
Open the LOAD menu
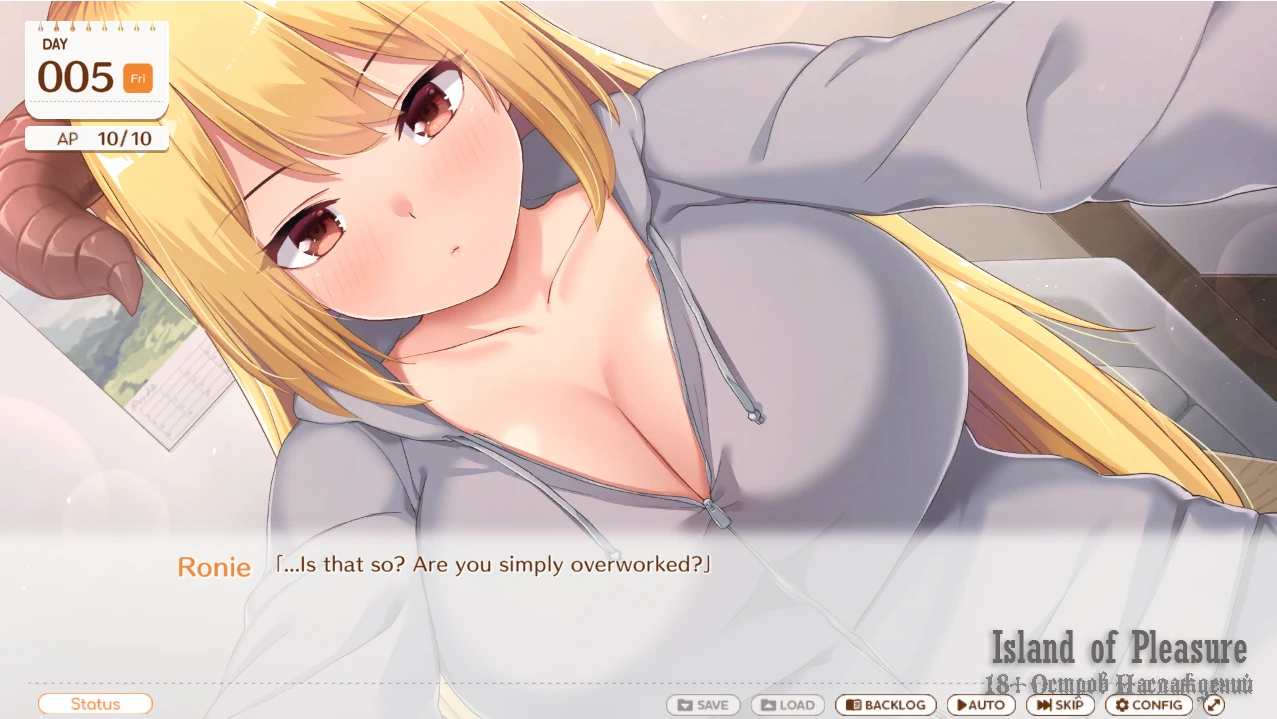point(788,705)
